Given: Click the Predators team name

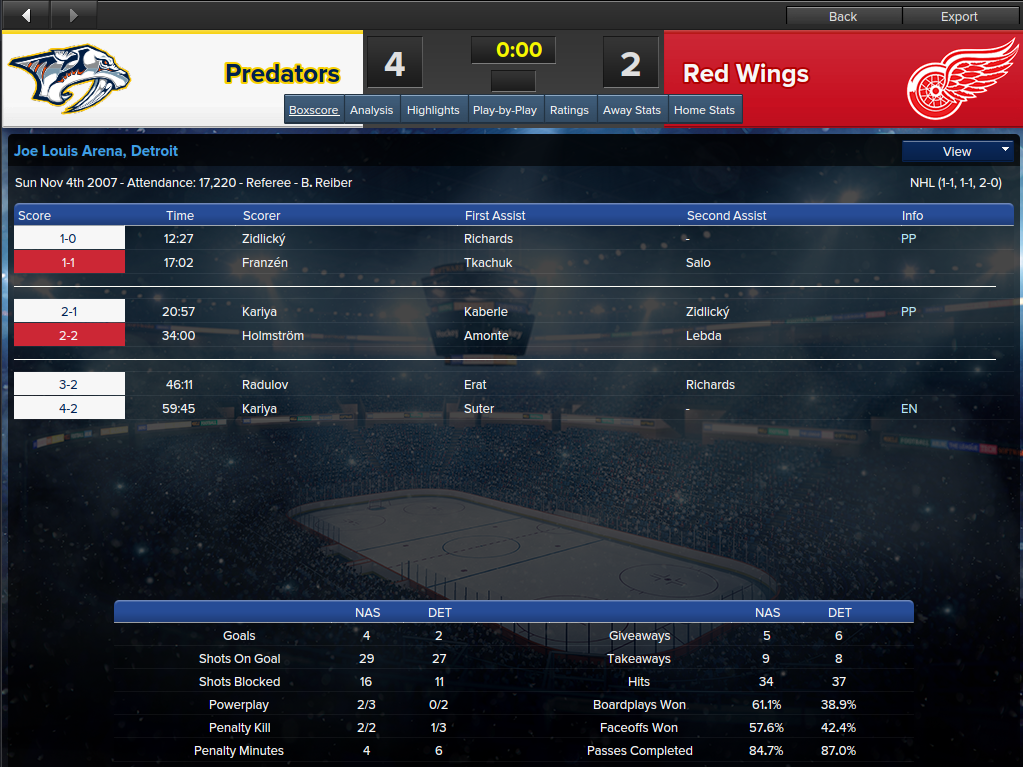Looking at the screenshot, I should tap(282, 74).
